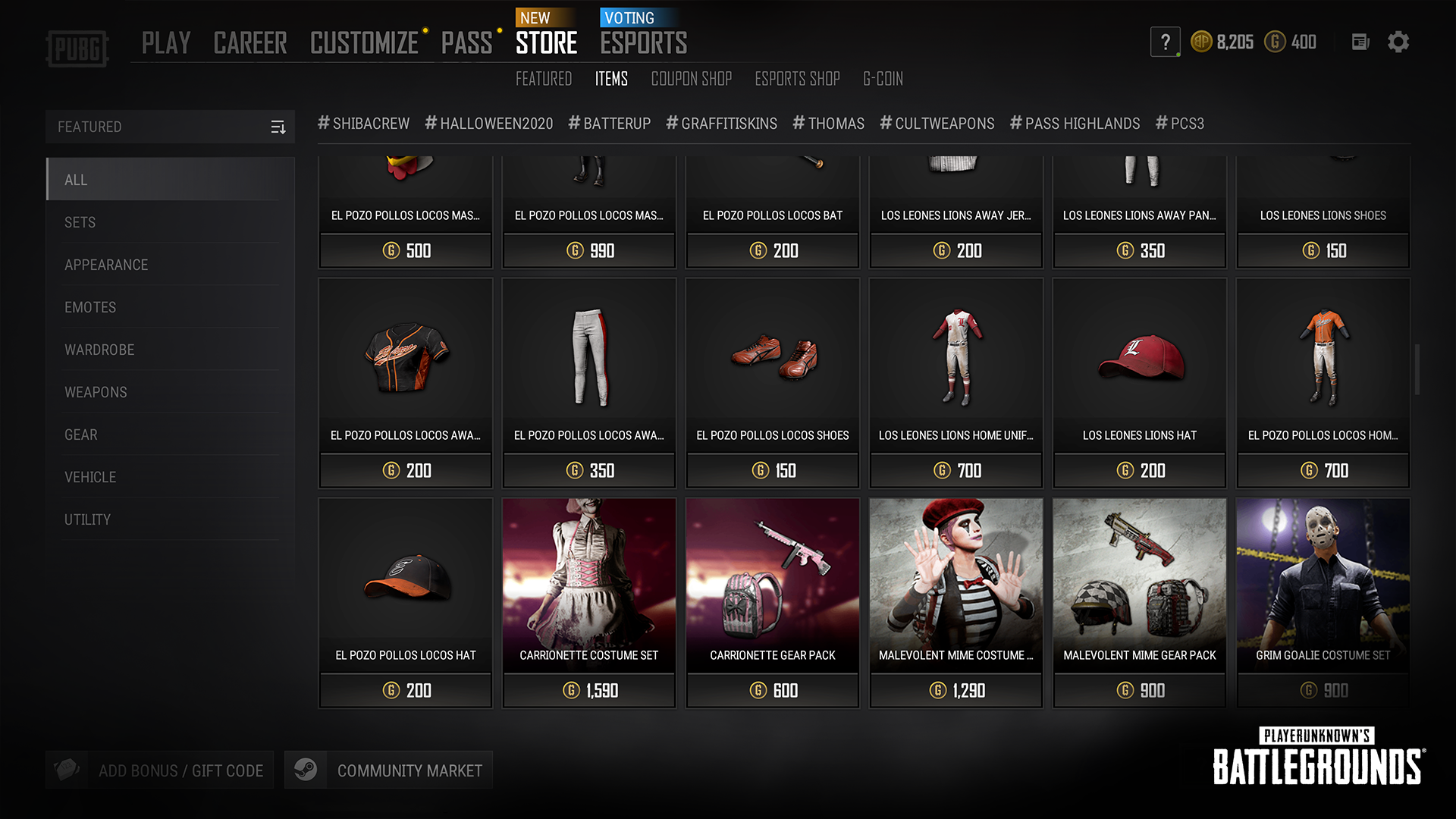1456x819 pixels.
Task: Open the Settings gear icon
Action: click(1399, 42)
